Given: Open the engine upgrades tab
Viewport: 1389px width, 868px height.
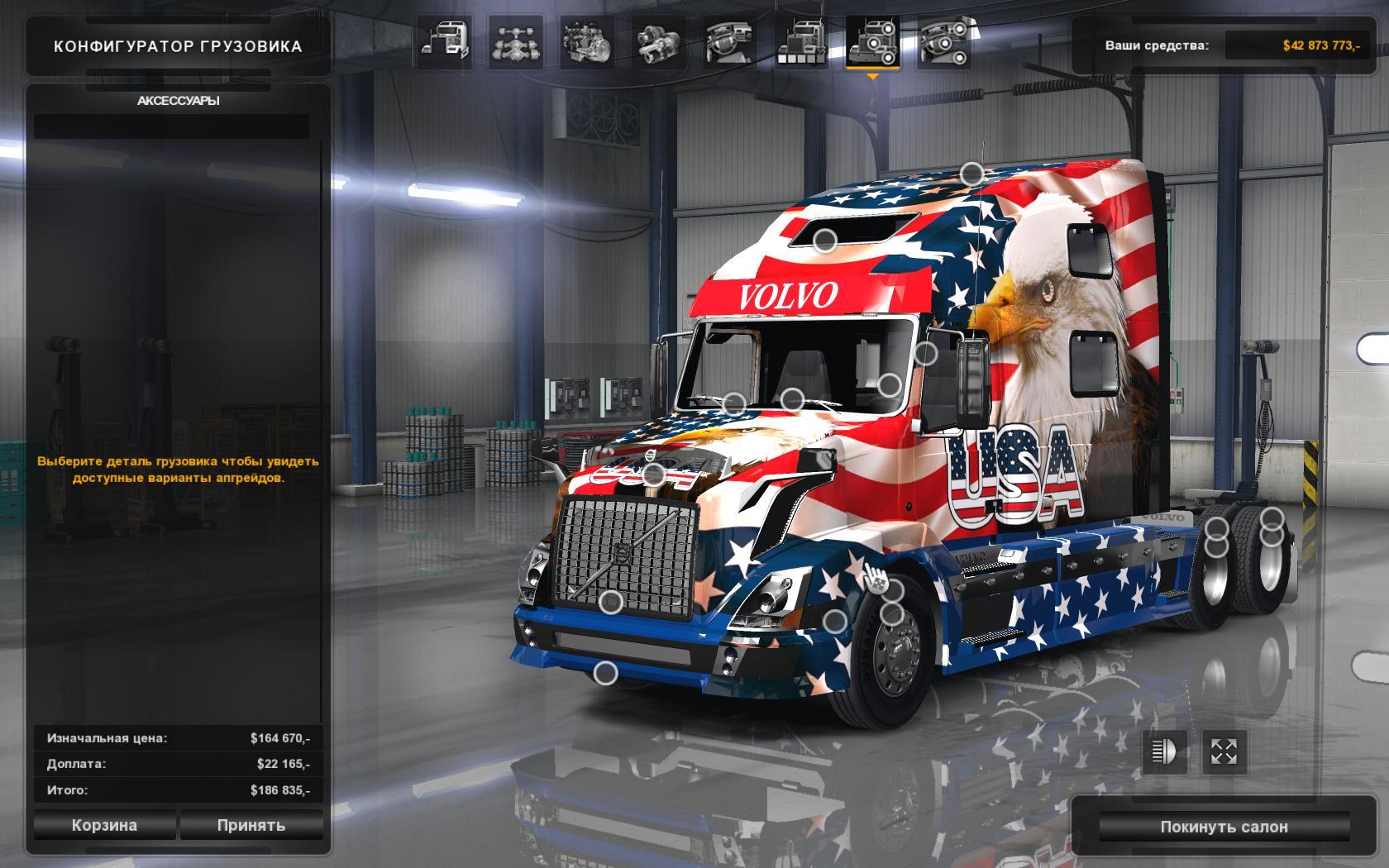Looking at the screenshot, I should [587, 41].
